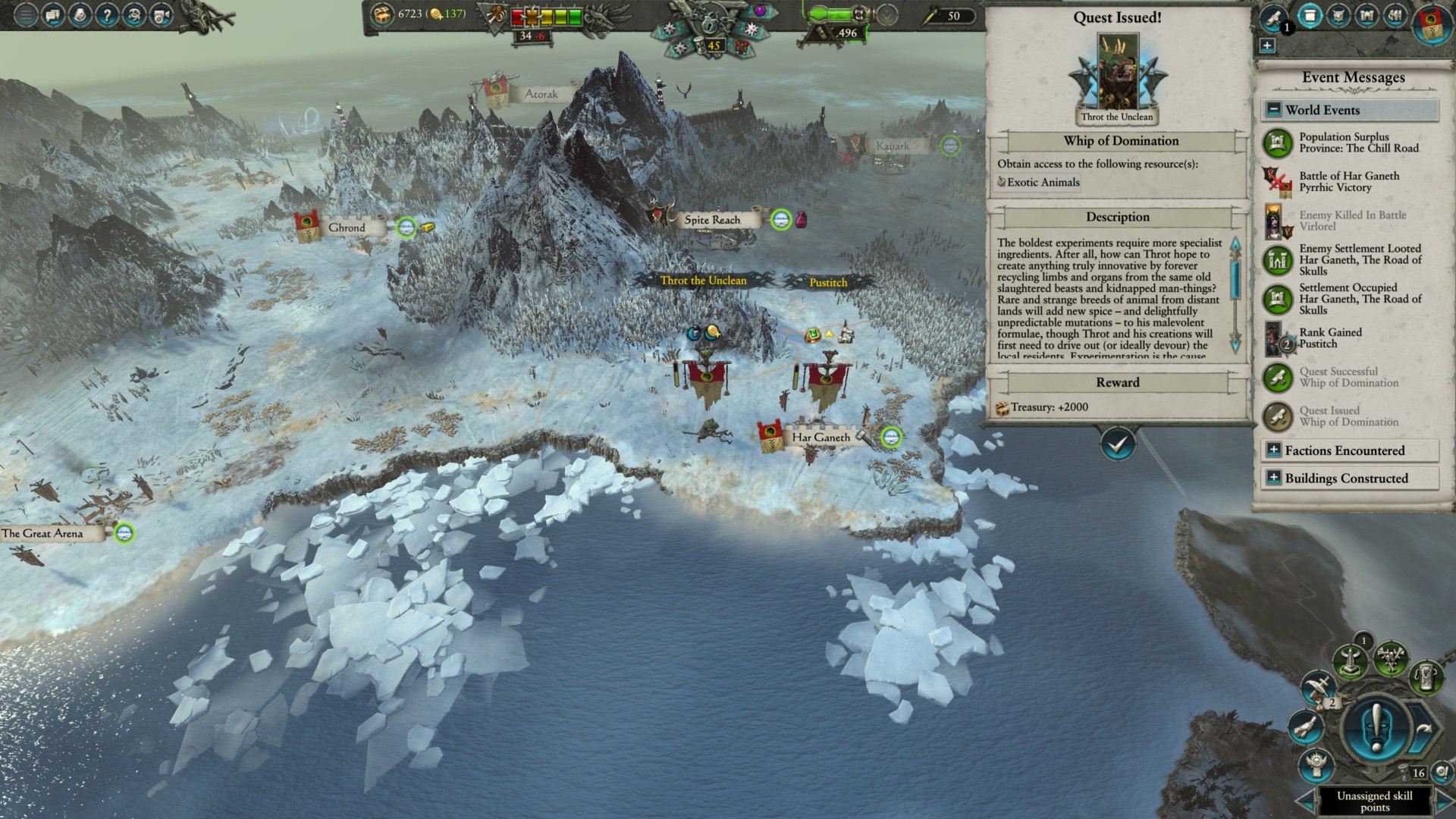
Task: Open the chat window icon
Action: 53,15
